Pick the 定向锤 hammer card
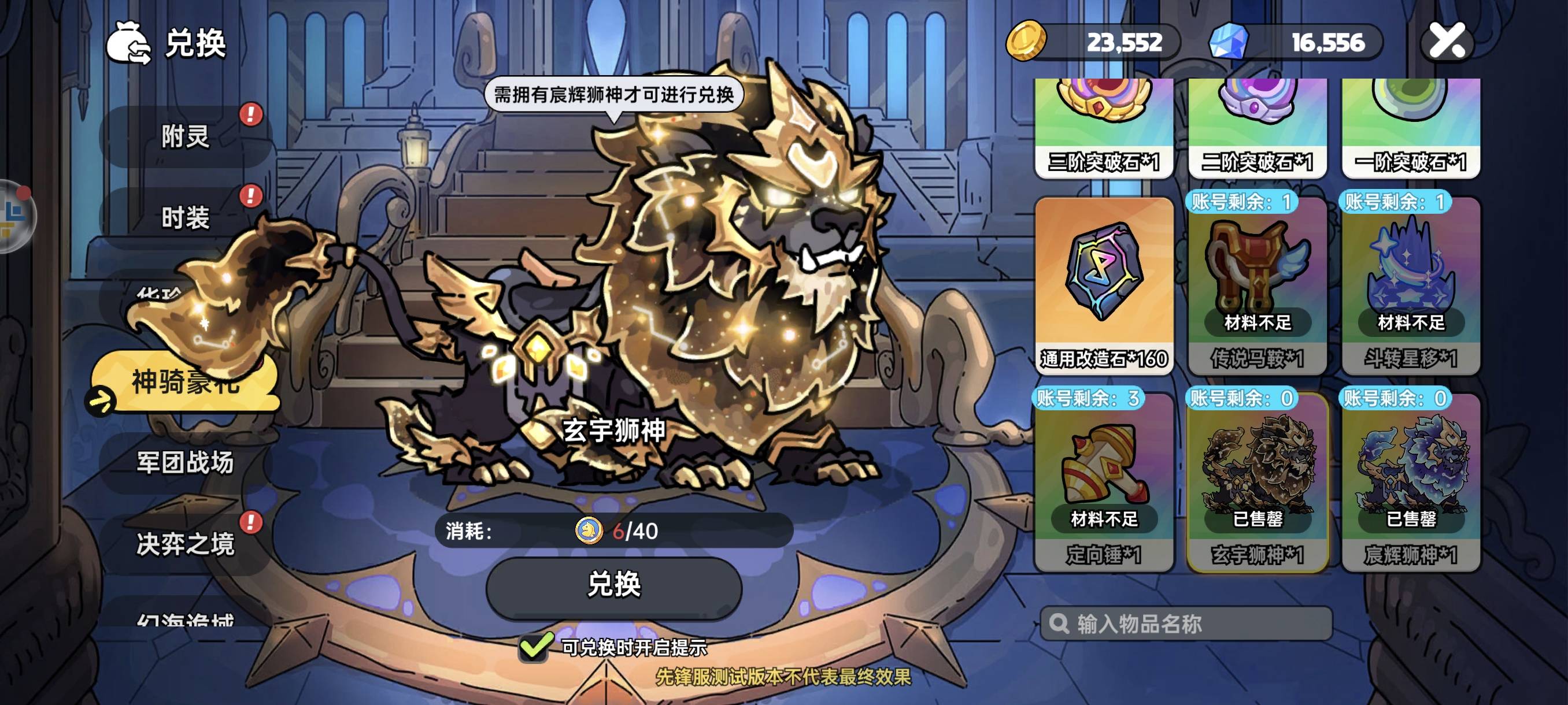The height and width of the screenshot is (705, 1568). coord(1104,482)
